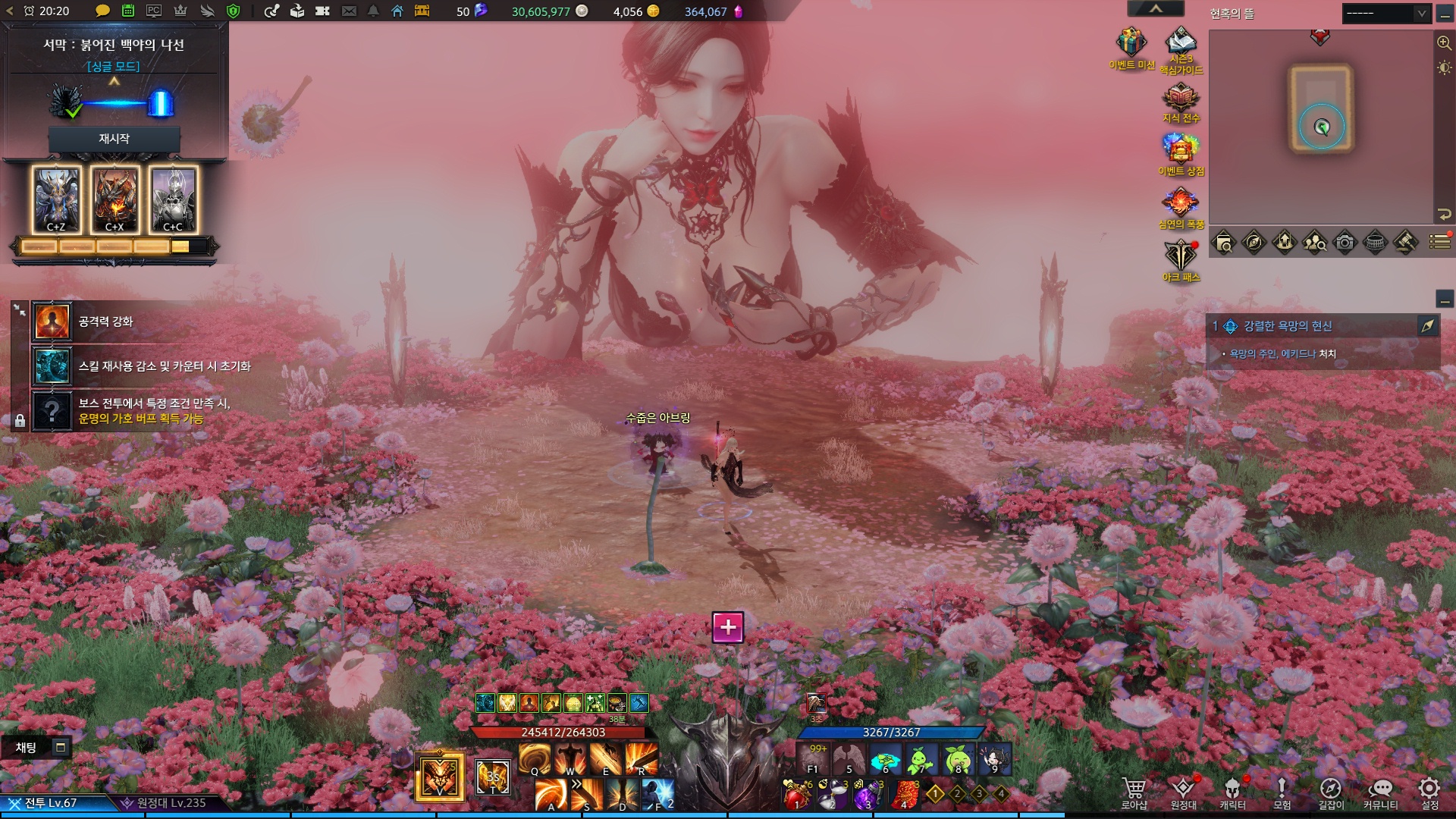Open the 아크 패스 ark pass icon
1456x819 pixels.
tap(1181, 256)
